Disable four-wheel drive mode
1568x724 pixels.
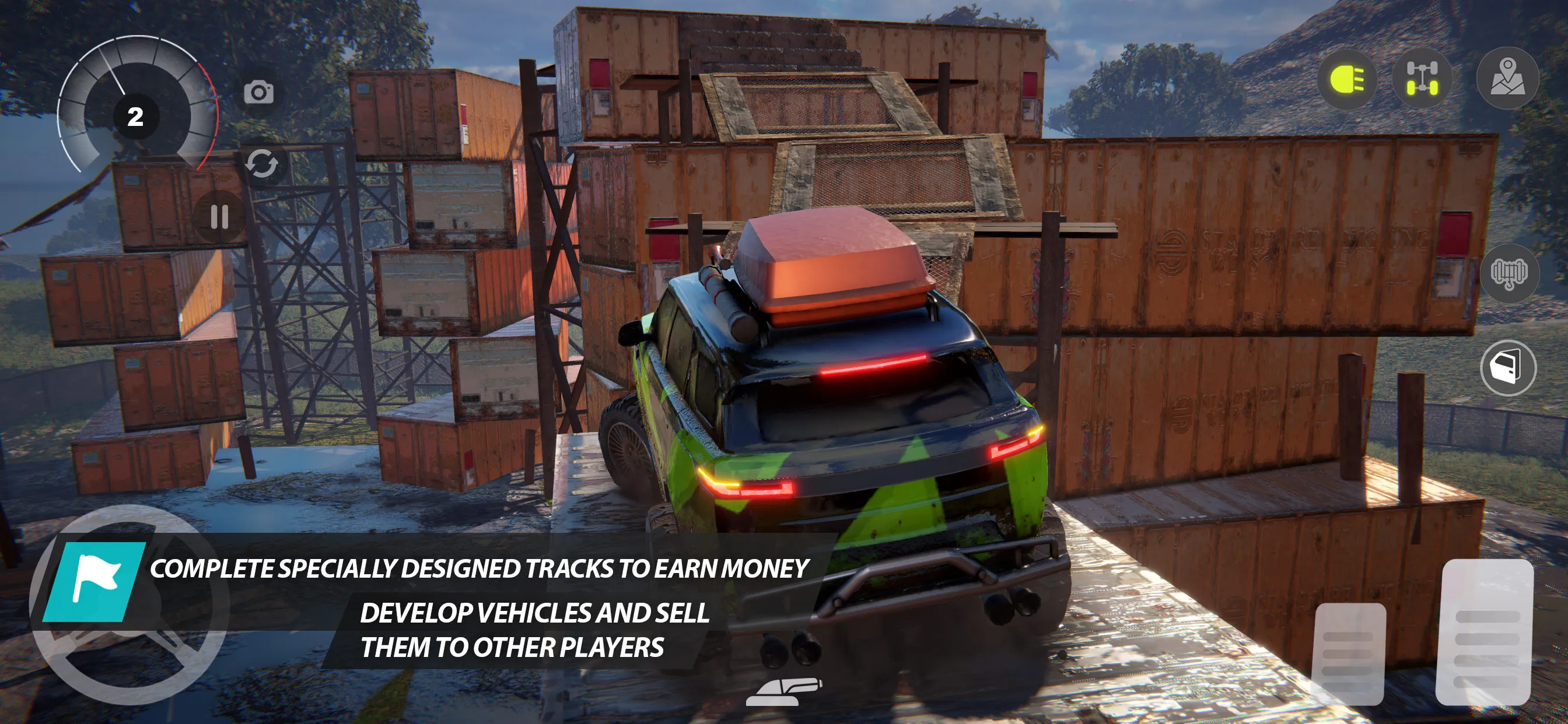(x=1423, y=78)
